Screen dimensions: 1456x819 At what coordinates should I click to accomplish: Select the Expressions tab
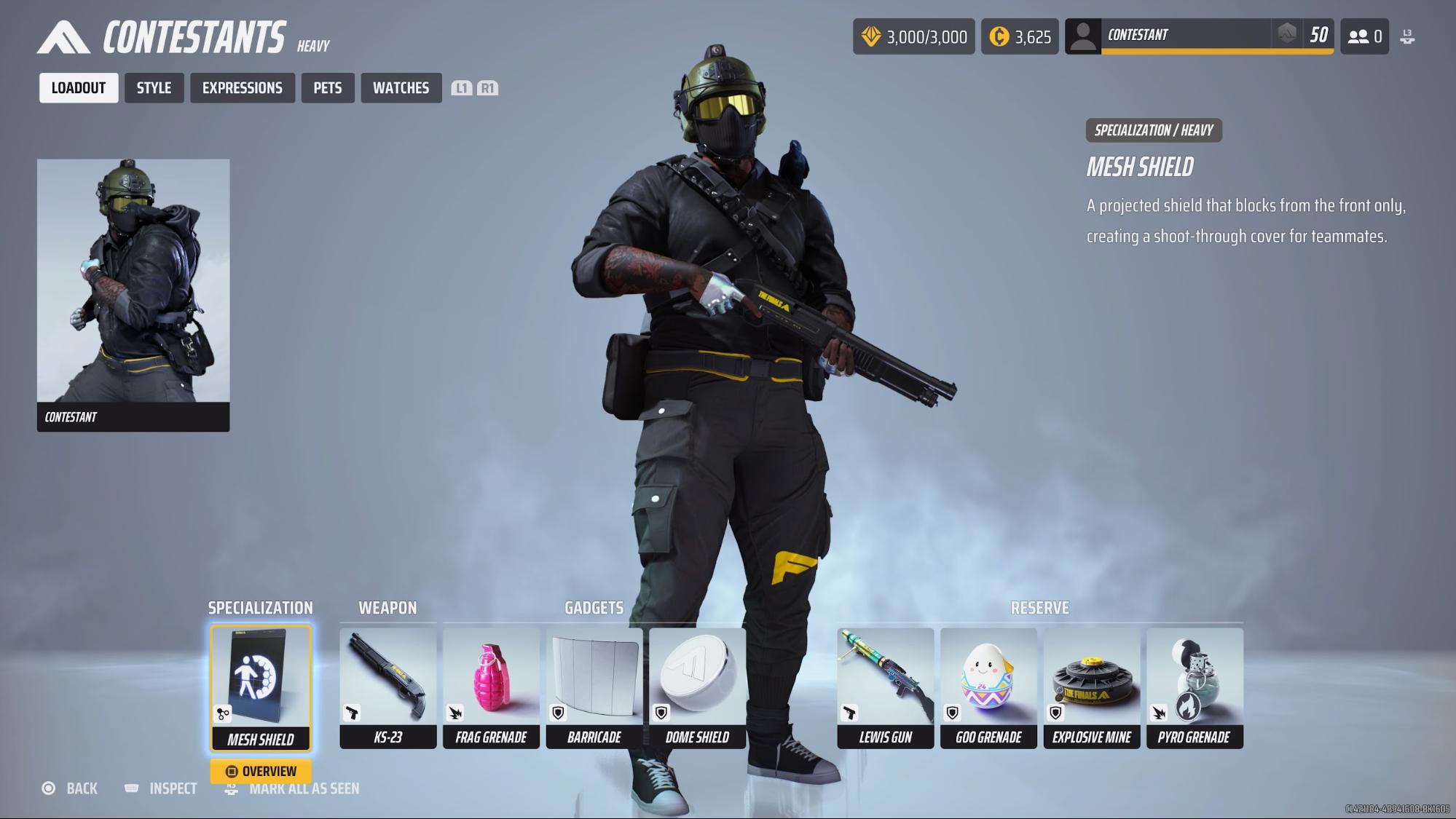tap(242, 88)
